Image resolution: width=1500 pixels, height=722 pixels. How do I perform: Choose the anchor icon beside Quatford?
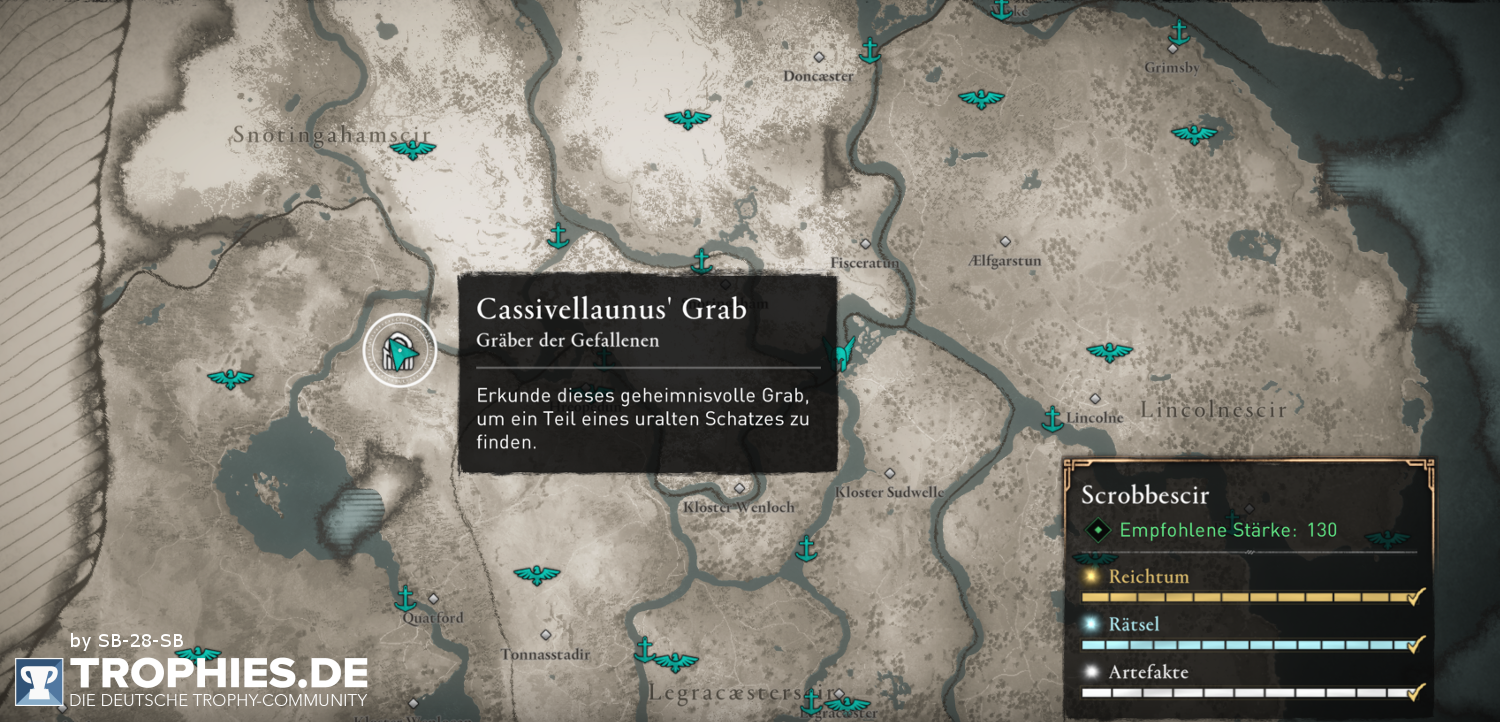pos(405,598)
